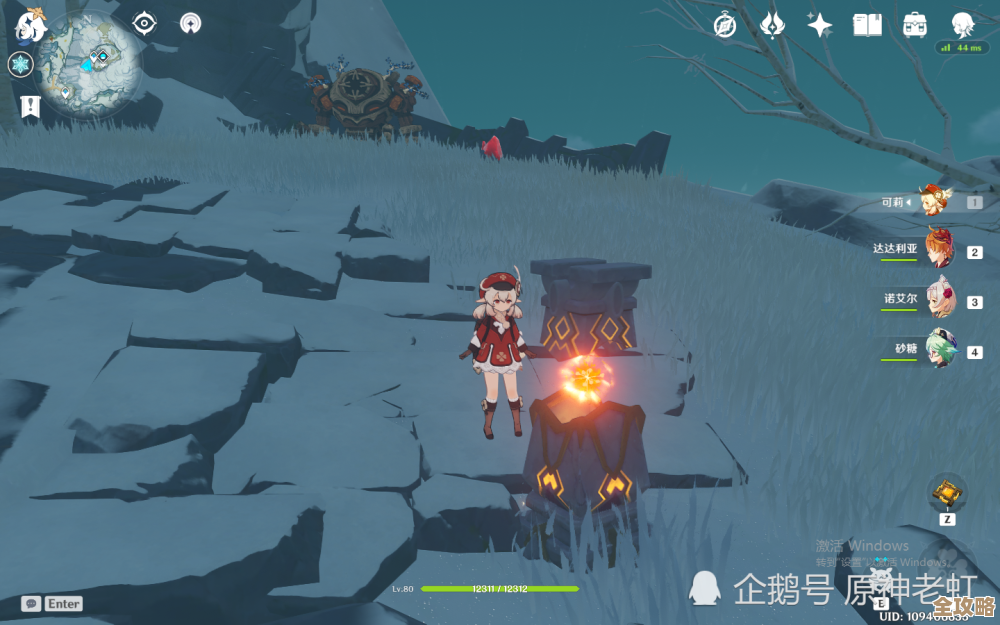Use the golden gadget quick-slot item
This screenshot has width=1000, height=625.
946,493
